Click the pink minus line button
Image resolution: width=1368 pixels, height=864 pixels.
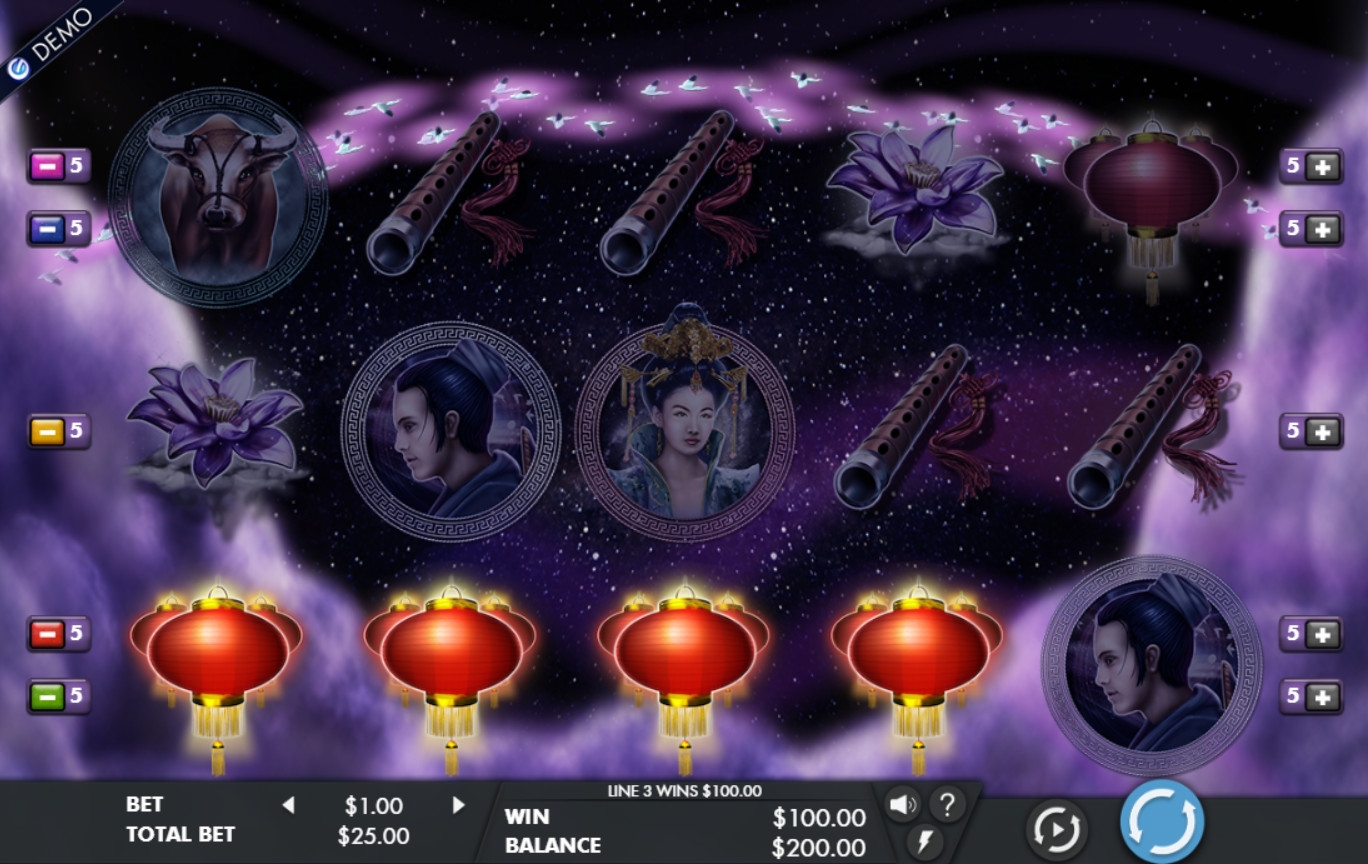(46, 166)
